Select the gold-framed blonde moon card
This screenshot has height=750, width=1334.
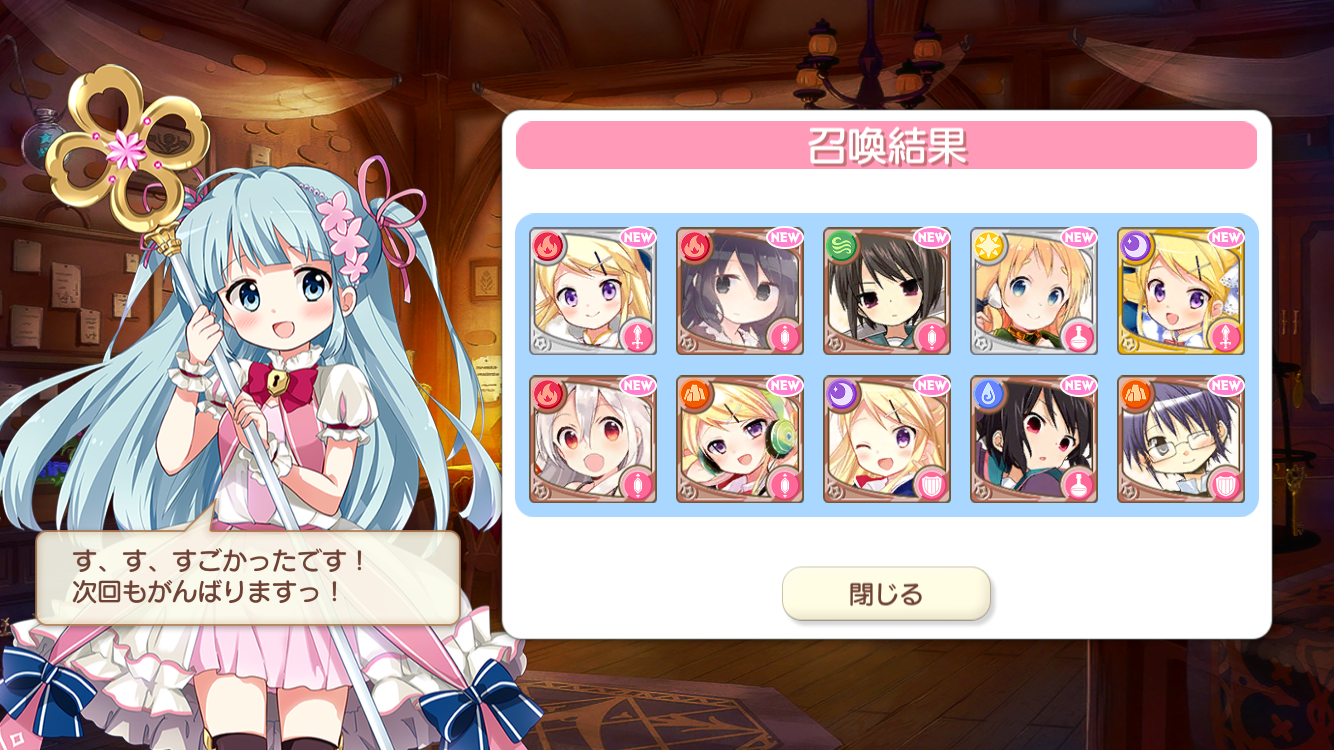click(x=1180, y=291)
